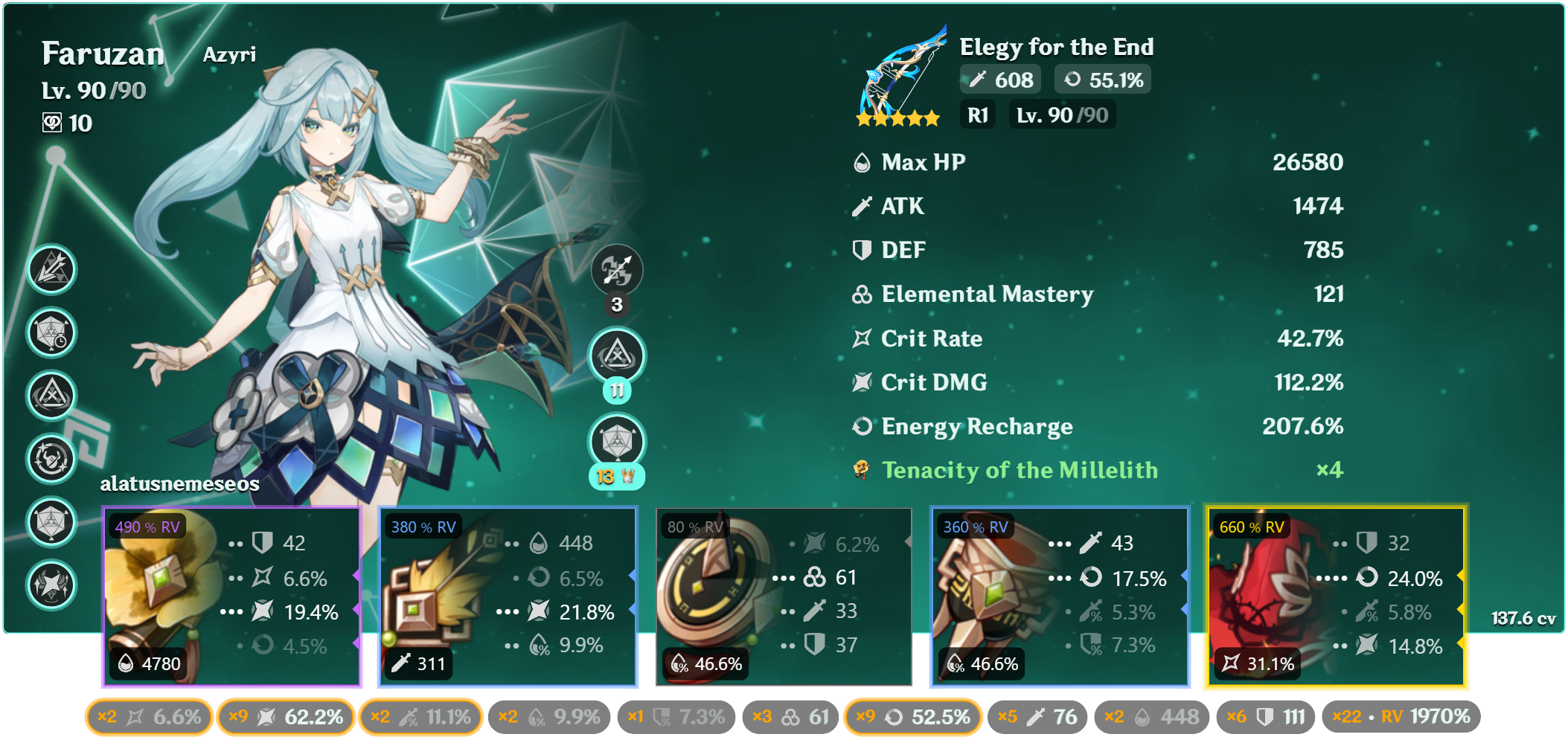Click the Tenacity of the Millelith set icon
This screenshot has width=1568, height=740.
(x=861, y=470)
